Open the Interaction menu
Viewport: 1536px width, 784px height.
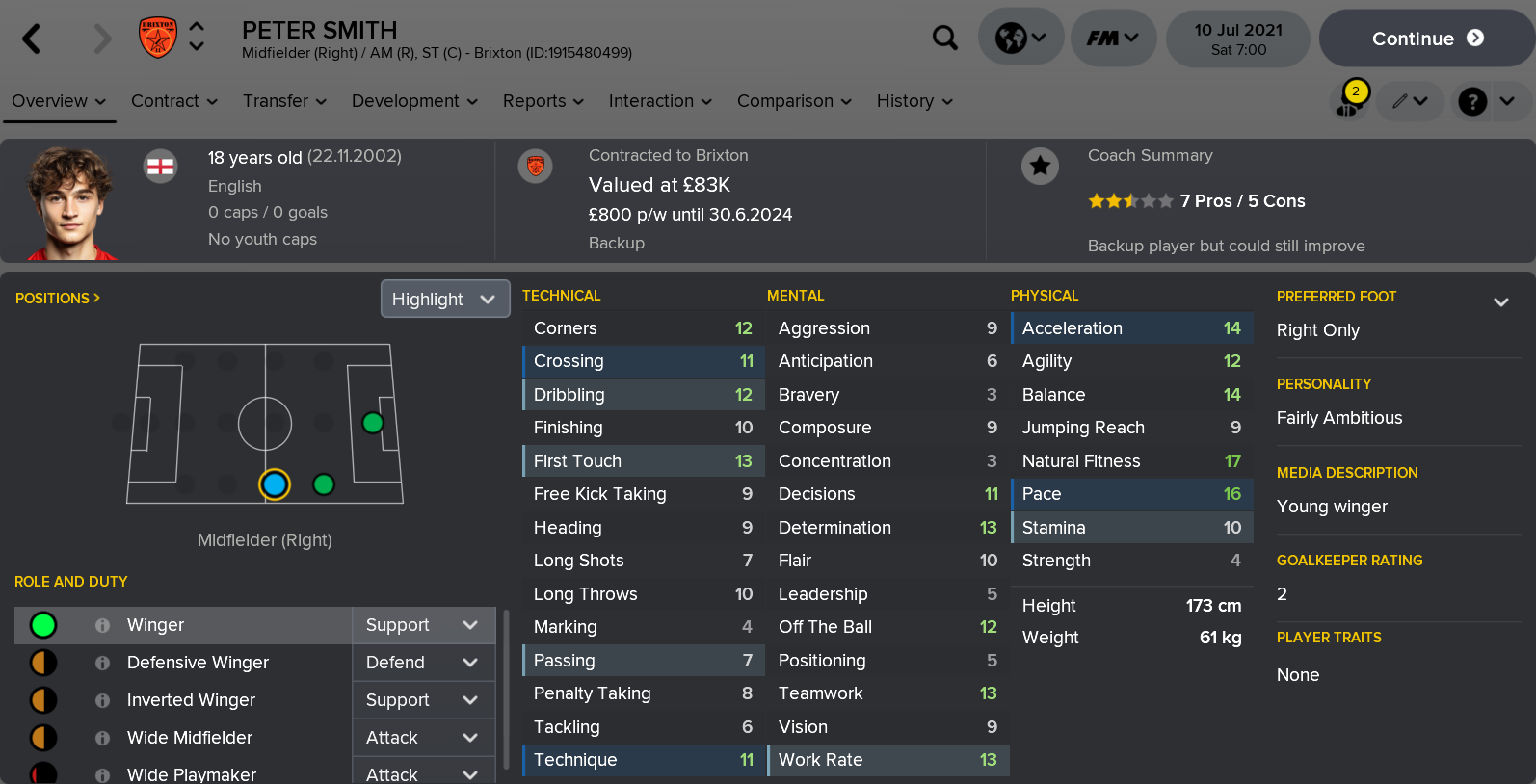click(x=651, y=101)
